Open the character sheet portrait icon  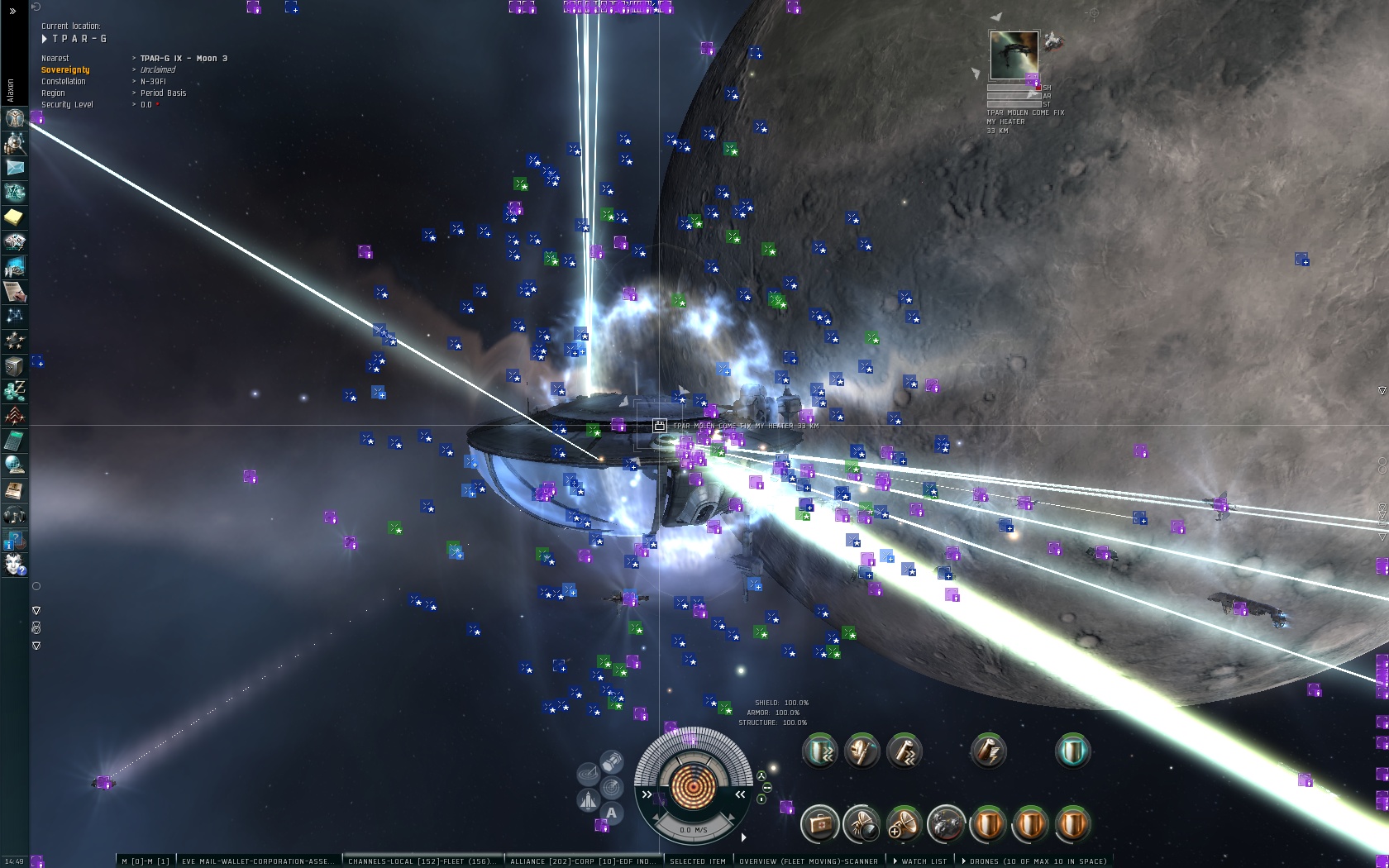(15, 118)
